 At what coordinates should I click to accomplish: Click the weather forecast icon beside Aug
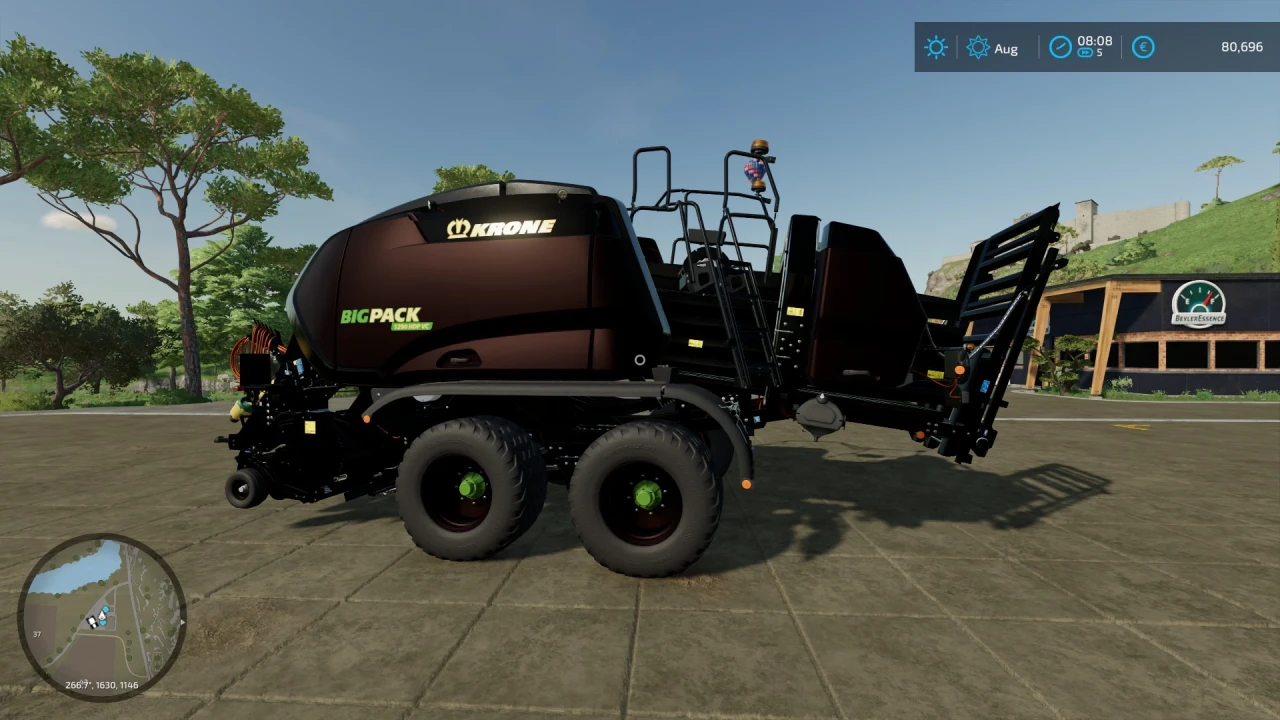[x=979, y=47]
